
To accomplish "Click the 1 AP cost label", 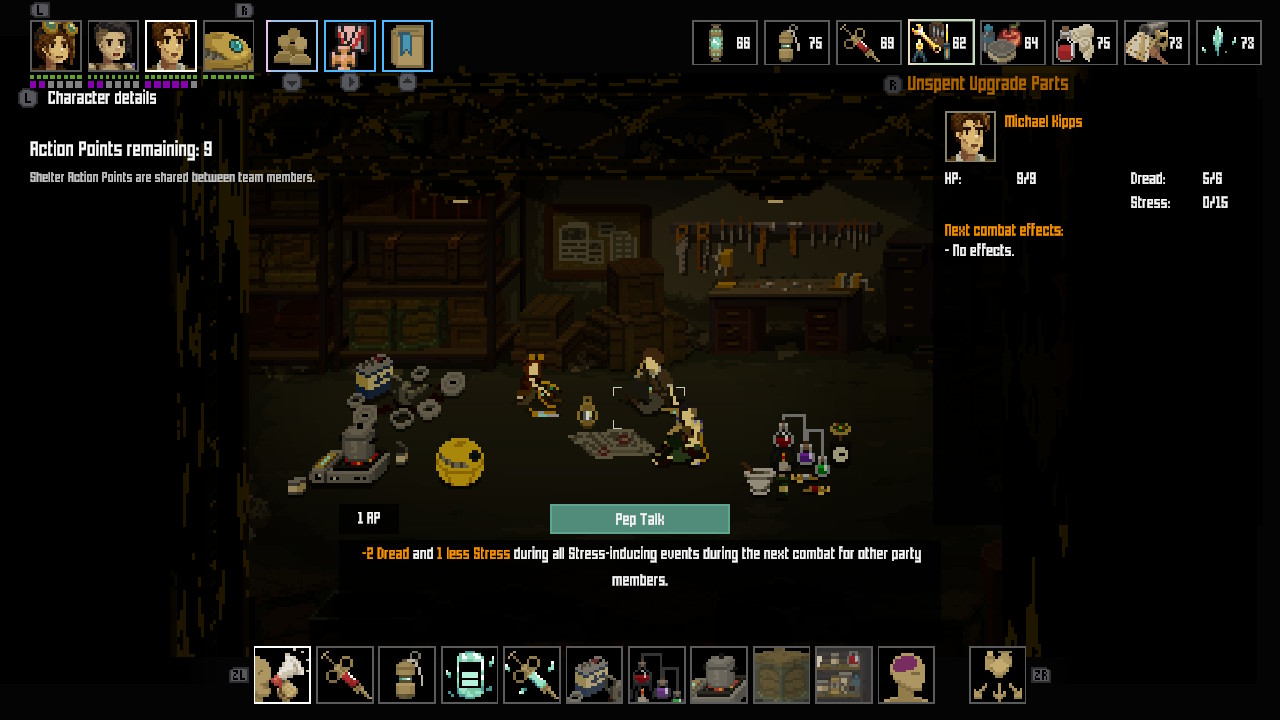I will (371, 519).
